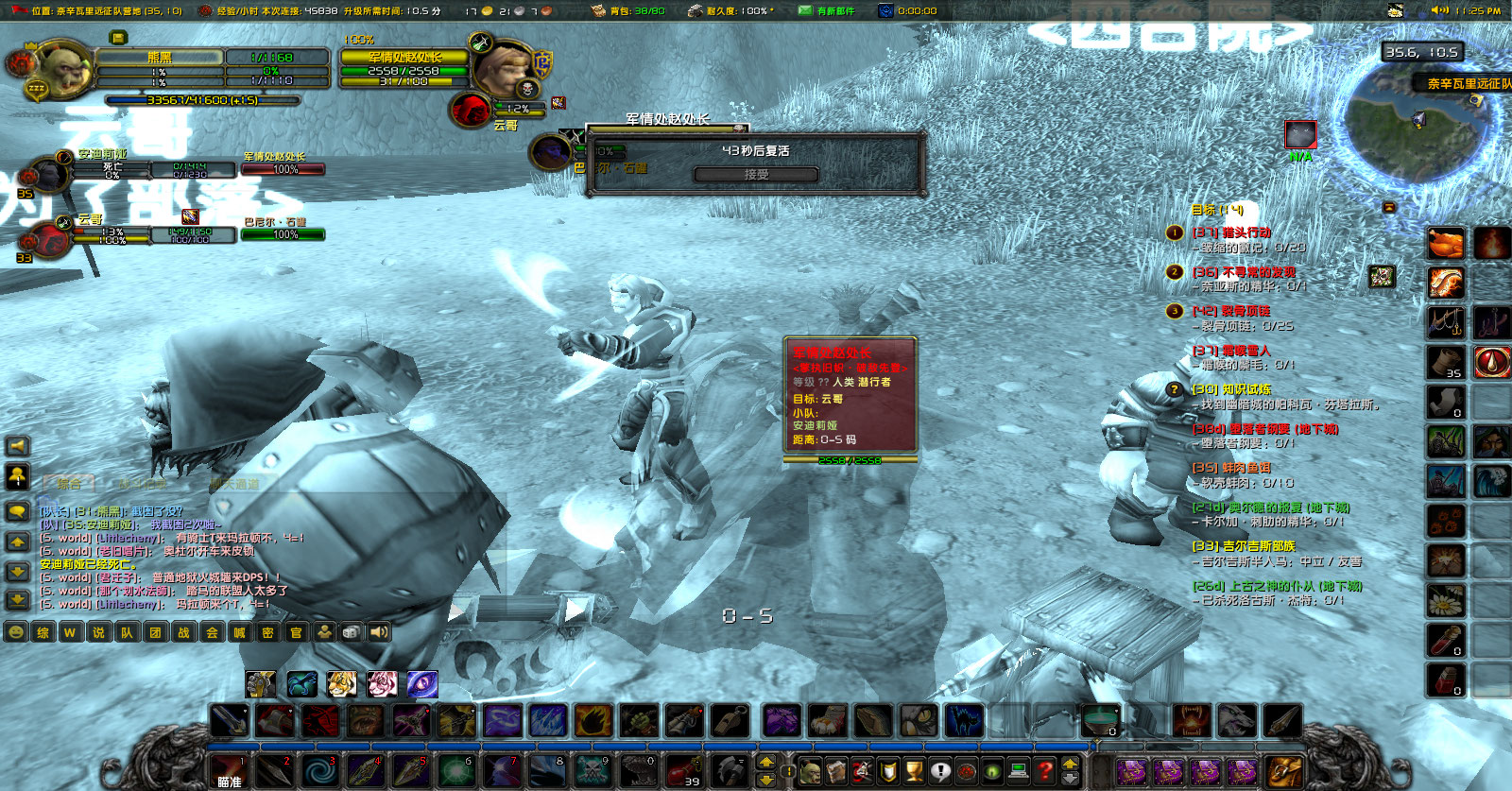The width and height of the screenshot is (1512, 791).
Task: Select the PvP shield icon in the micro menu
Action: tap(887, 770)
